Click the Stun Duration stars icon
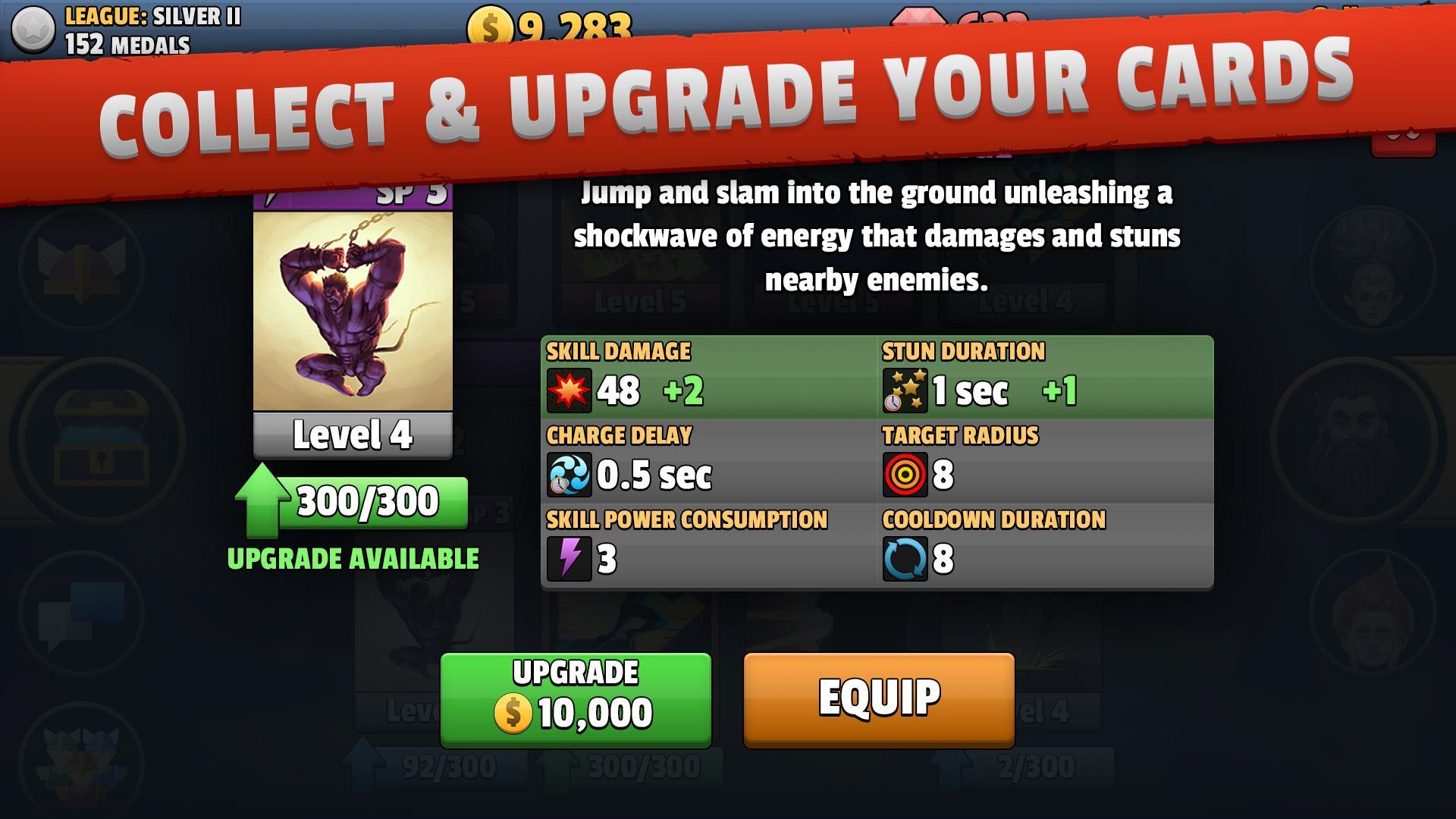The height and width of the screenshot is (819, 1456). (905, 391)
